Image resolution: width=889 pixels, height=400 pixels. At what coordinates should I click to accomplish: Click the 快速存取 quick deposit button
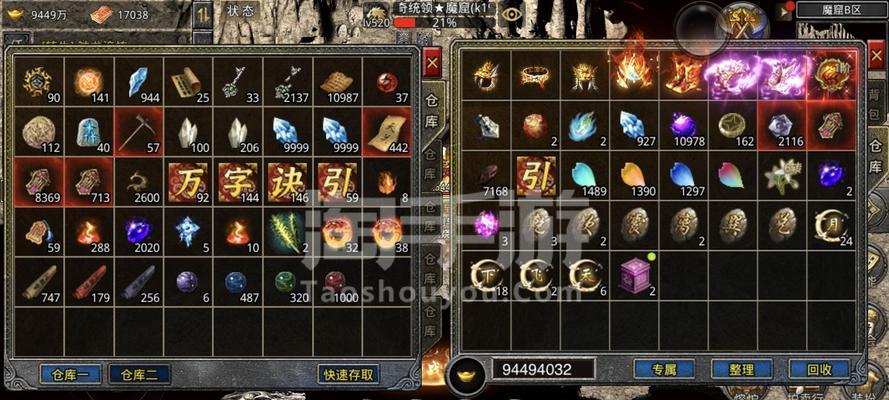pyautogui.click(x=349, y=375)
